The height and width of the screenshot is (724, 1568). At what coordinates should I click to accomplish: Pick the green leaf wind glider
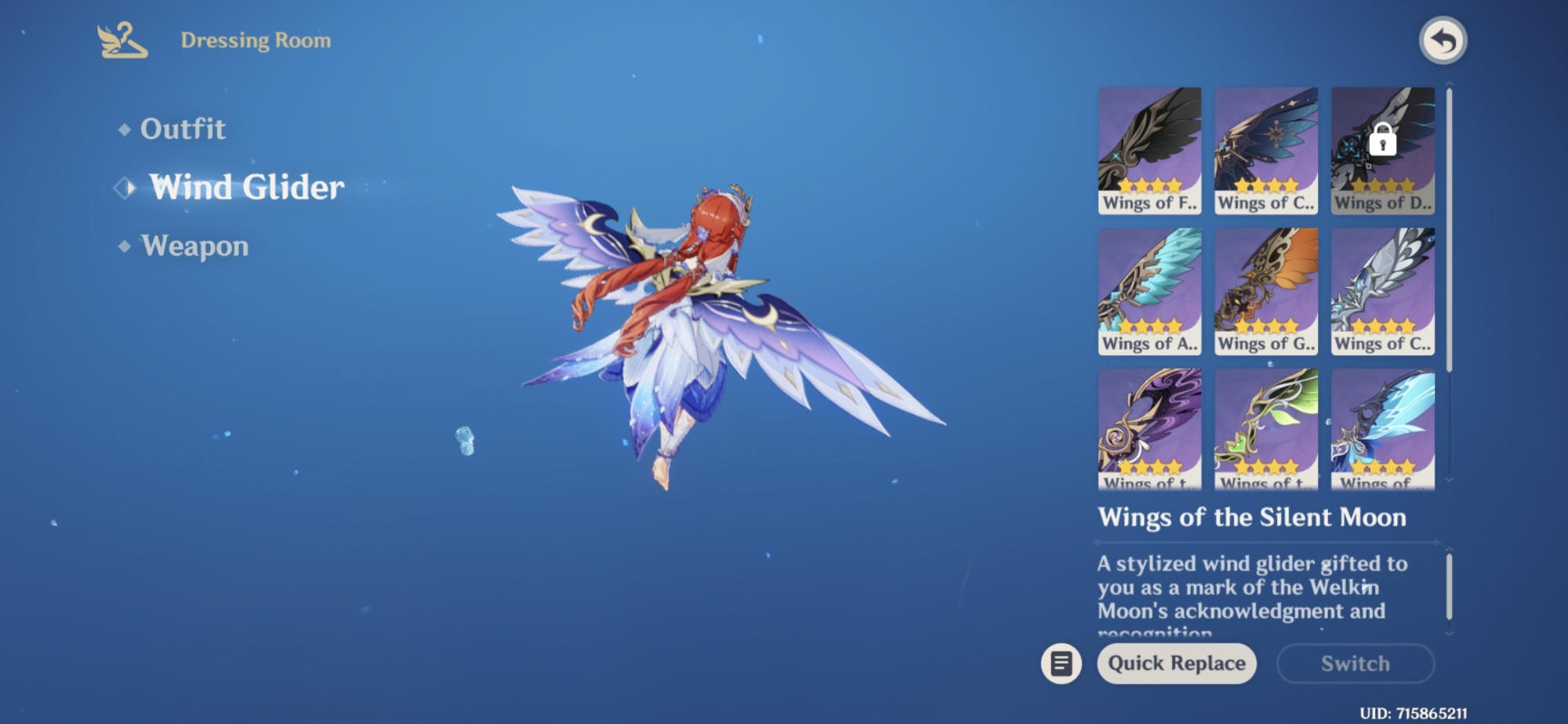pyautogui.click(x=1266, y=429)
